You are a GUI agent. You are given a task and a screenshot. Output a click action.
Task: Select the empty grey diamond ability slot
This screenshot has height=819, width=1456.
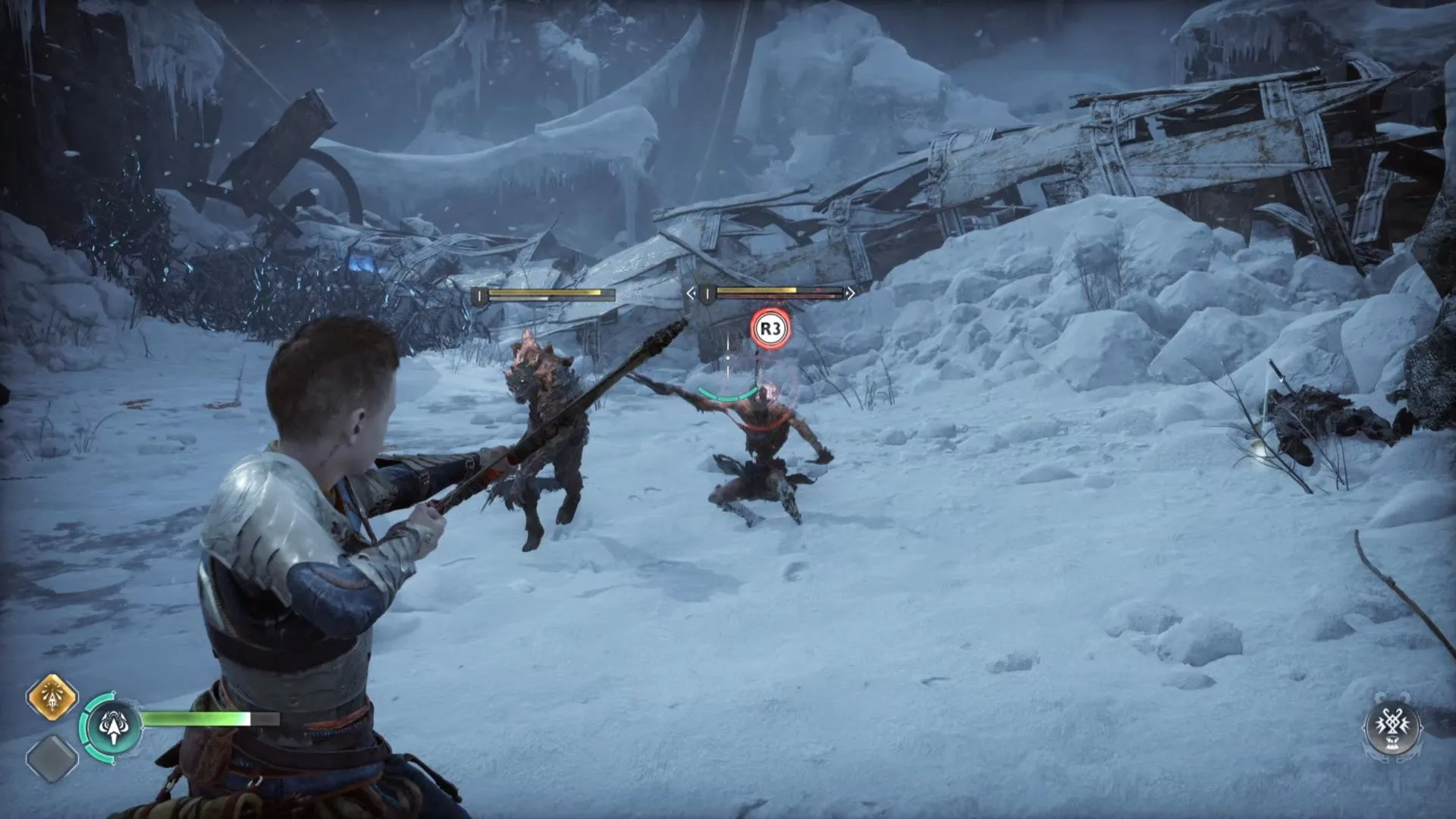coord(52,758)
